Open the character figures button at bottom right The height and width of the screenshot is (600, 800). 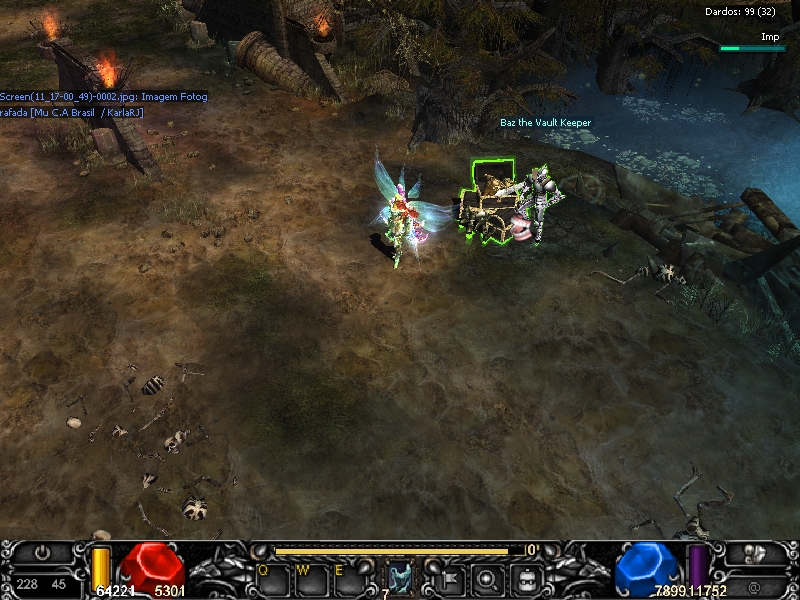click(x=755, y=553)
